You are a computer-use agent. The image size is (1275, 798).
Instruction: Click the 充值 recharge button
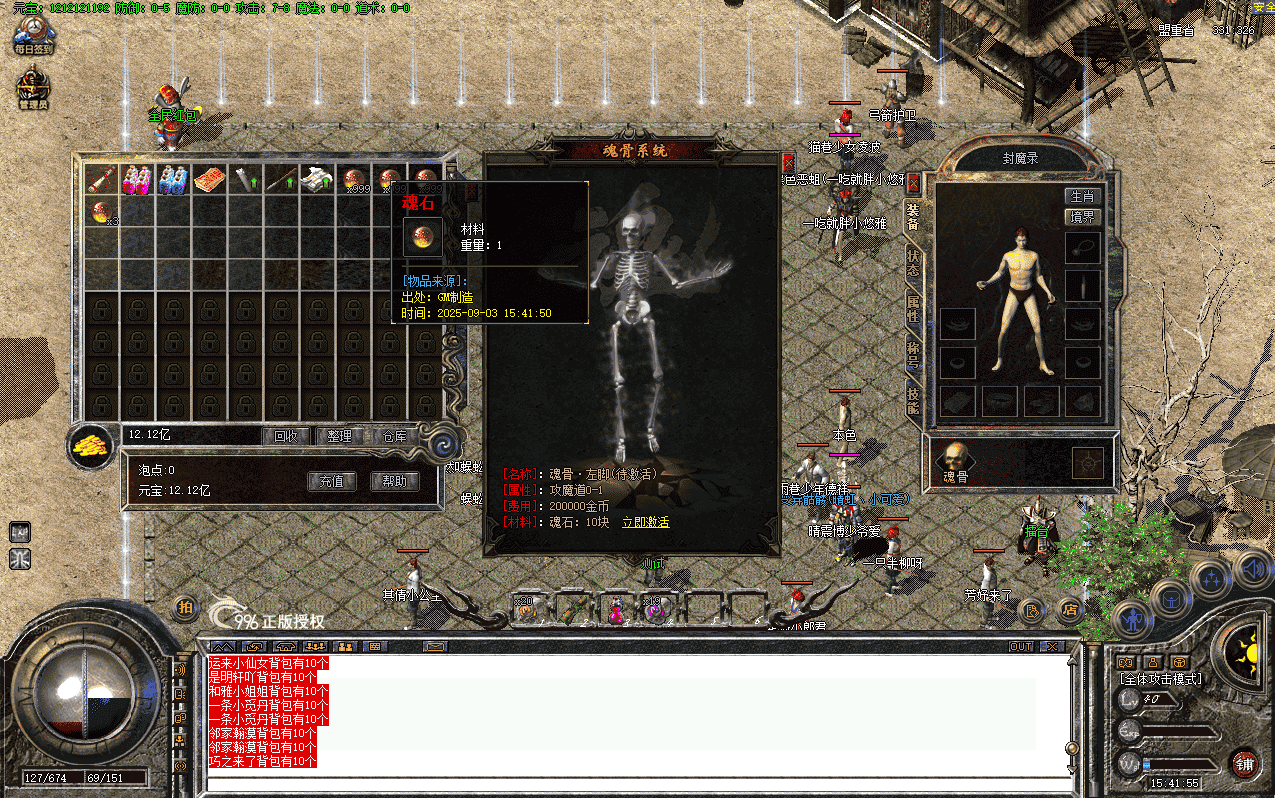coord(332,481)
